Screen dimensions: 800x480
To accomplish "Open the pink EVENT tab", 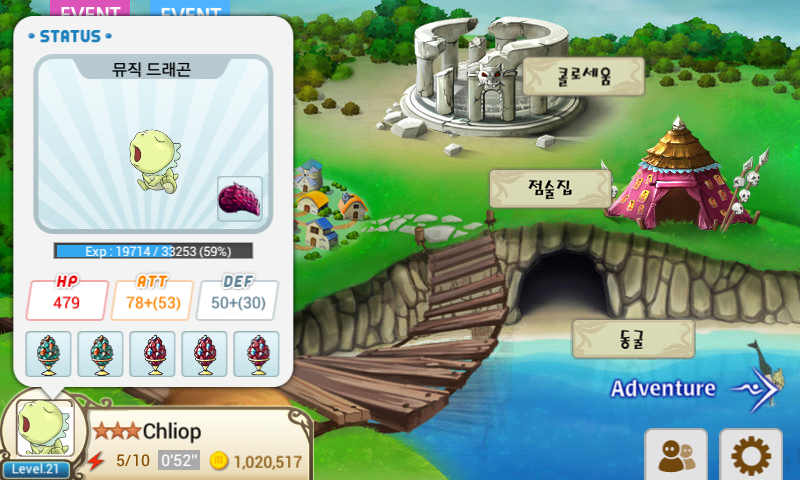I will (90, 10).
